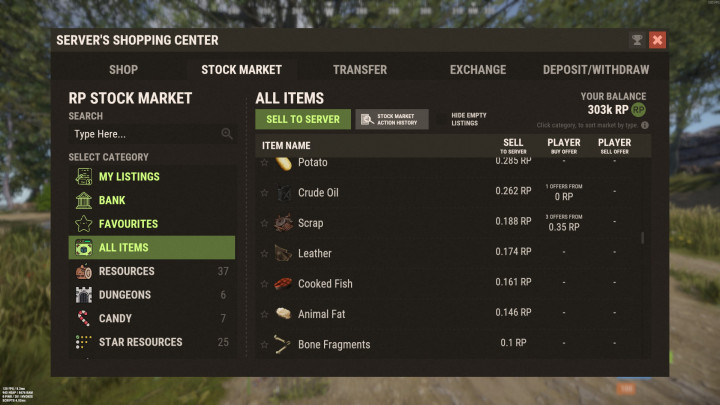This screenshot has width=720, height=405.
Task: Switch to the Shop tab
Action: [x=123, y=70]
